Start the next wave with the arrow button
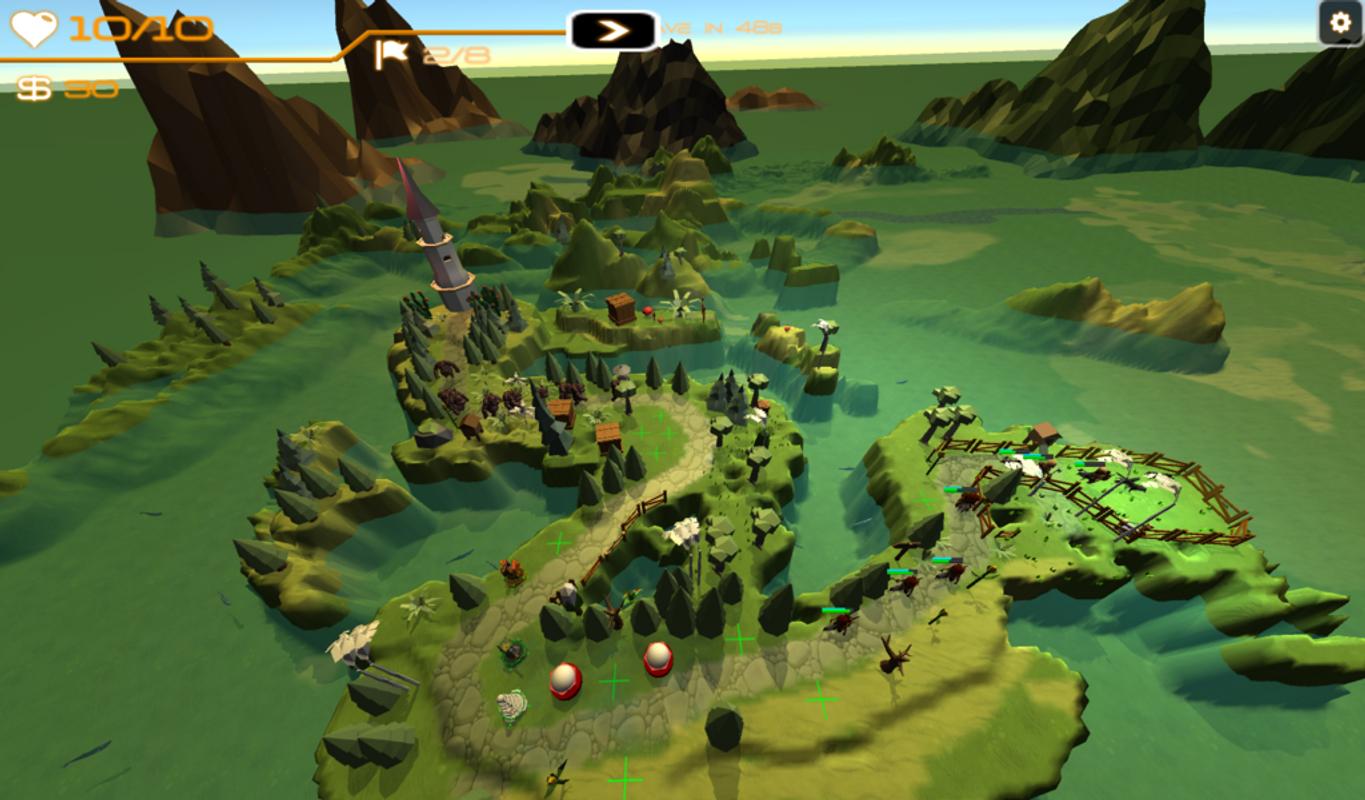 click(x=614, y=31)
